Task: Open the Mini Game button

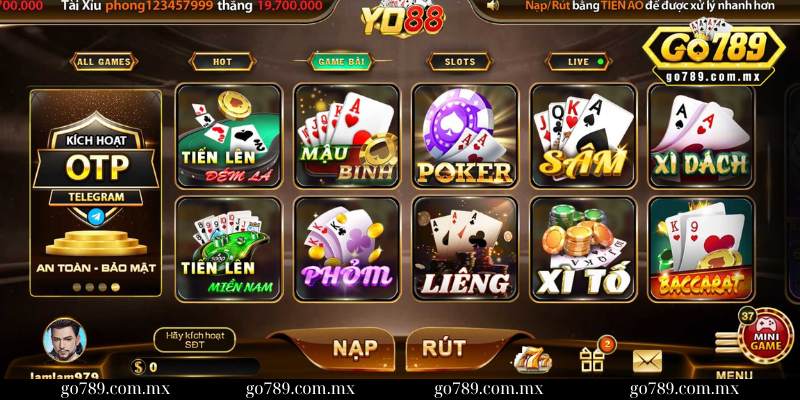Action: (x=765, y=334)
